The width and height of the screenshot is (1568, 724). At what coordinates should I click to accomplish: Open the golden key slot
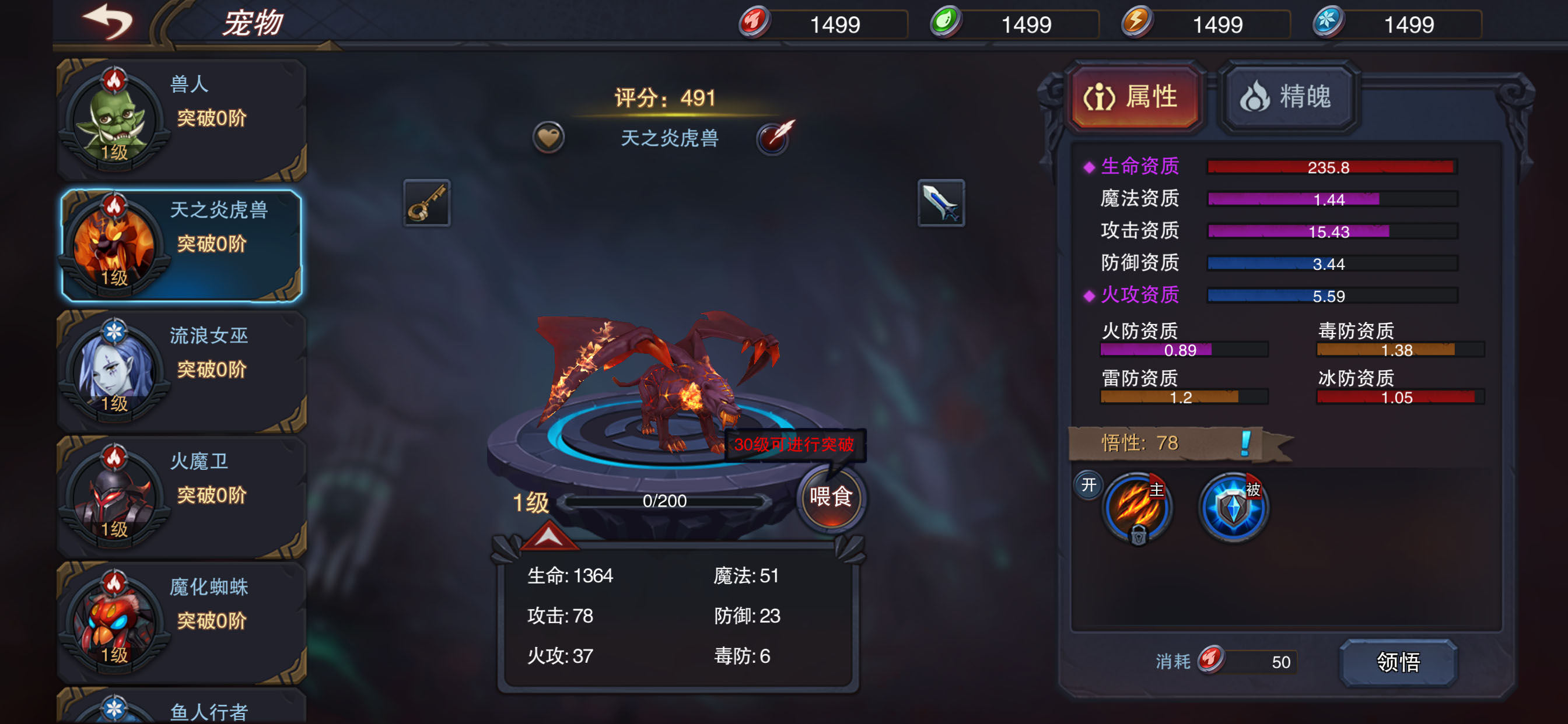(426, 203)
